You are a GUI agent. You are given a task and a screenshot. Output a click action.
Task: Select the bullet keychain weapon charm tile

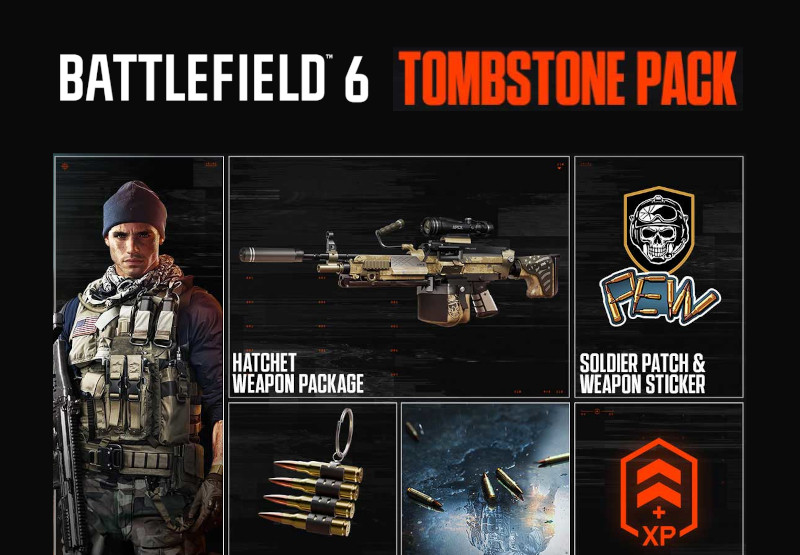tap(313, 478)
